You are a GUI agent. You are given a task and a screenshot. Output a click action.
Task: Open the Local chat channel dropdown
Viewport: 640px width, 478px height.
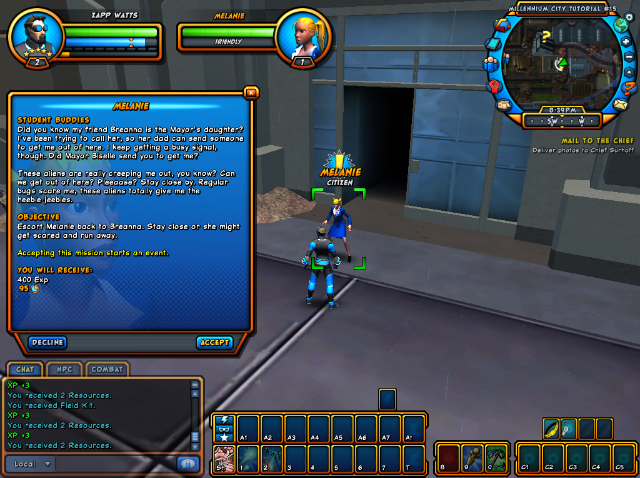click(x=31, y=463)
